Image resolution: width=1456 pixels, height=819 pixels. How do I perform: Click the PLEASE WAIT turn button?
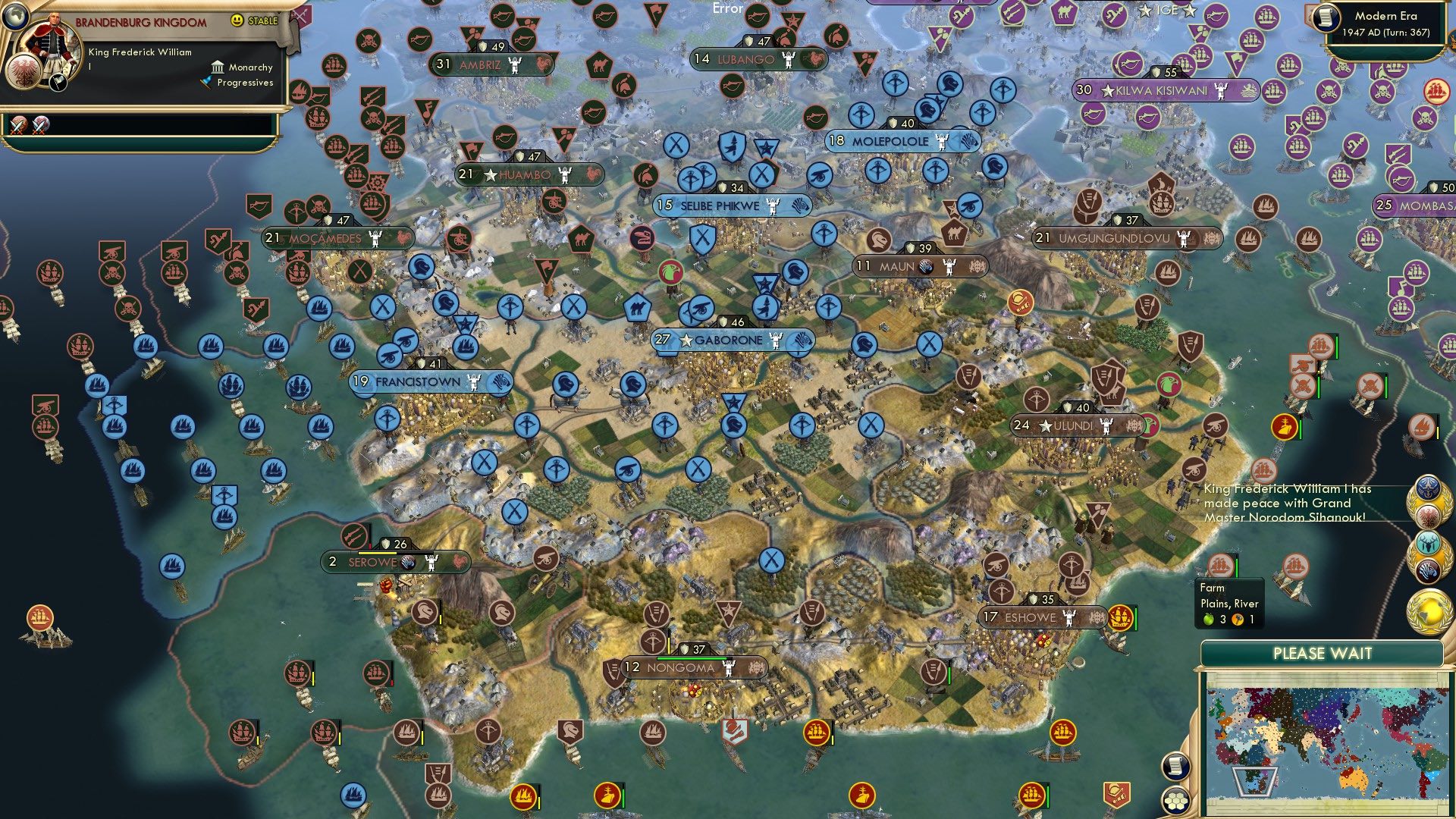(1323, 653)
